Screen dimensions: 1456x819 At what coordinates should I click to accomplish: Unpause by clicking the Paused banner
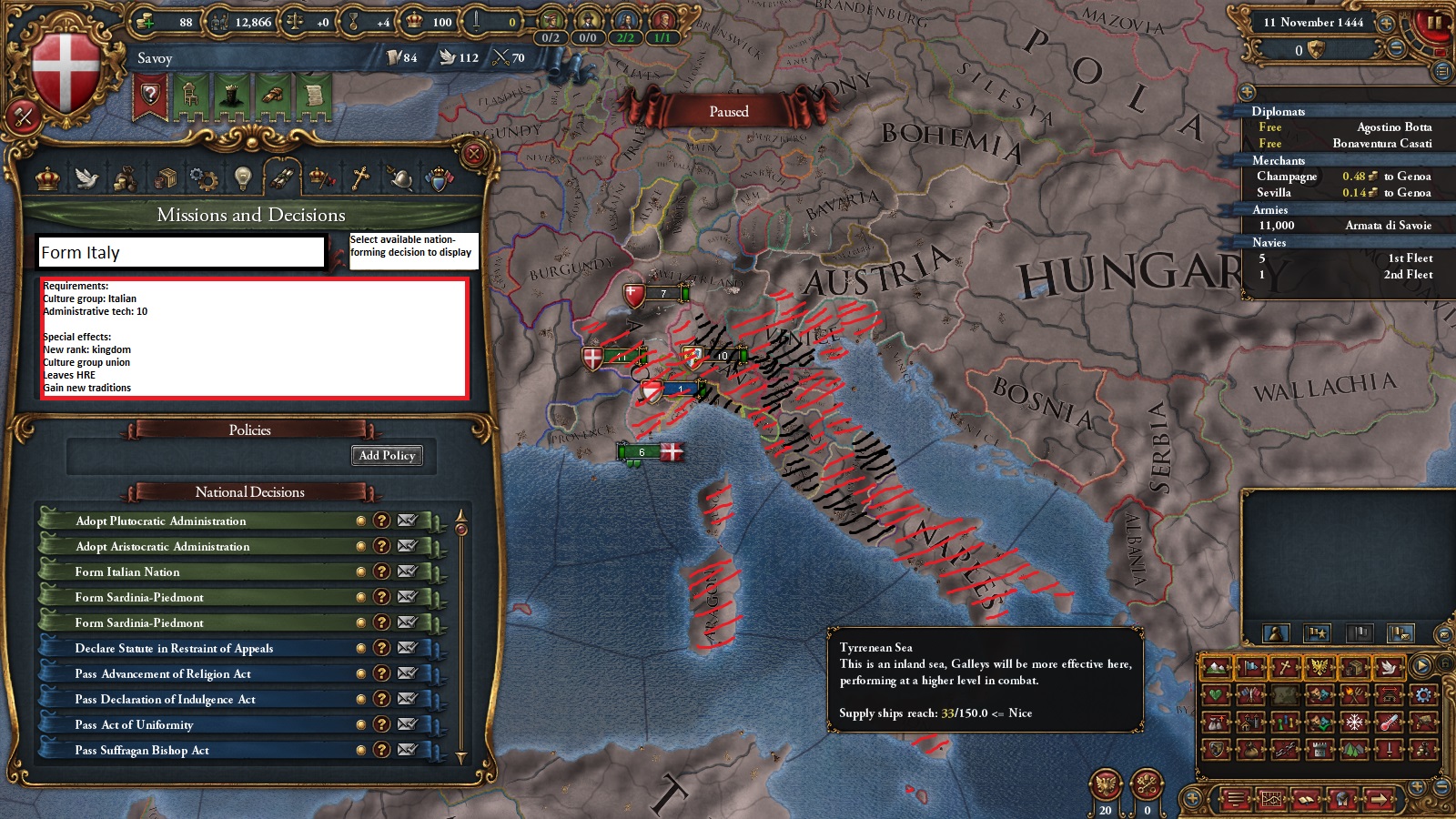[x=728, y=110]
